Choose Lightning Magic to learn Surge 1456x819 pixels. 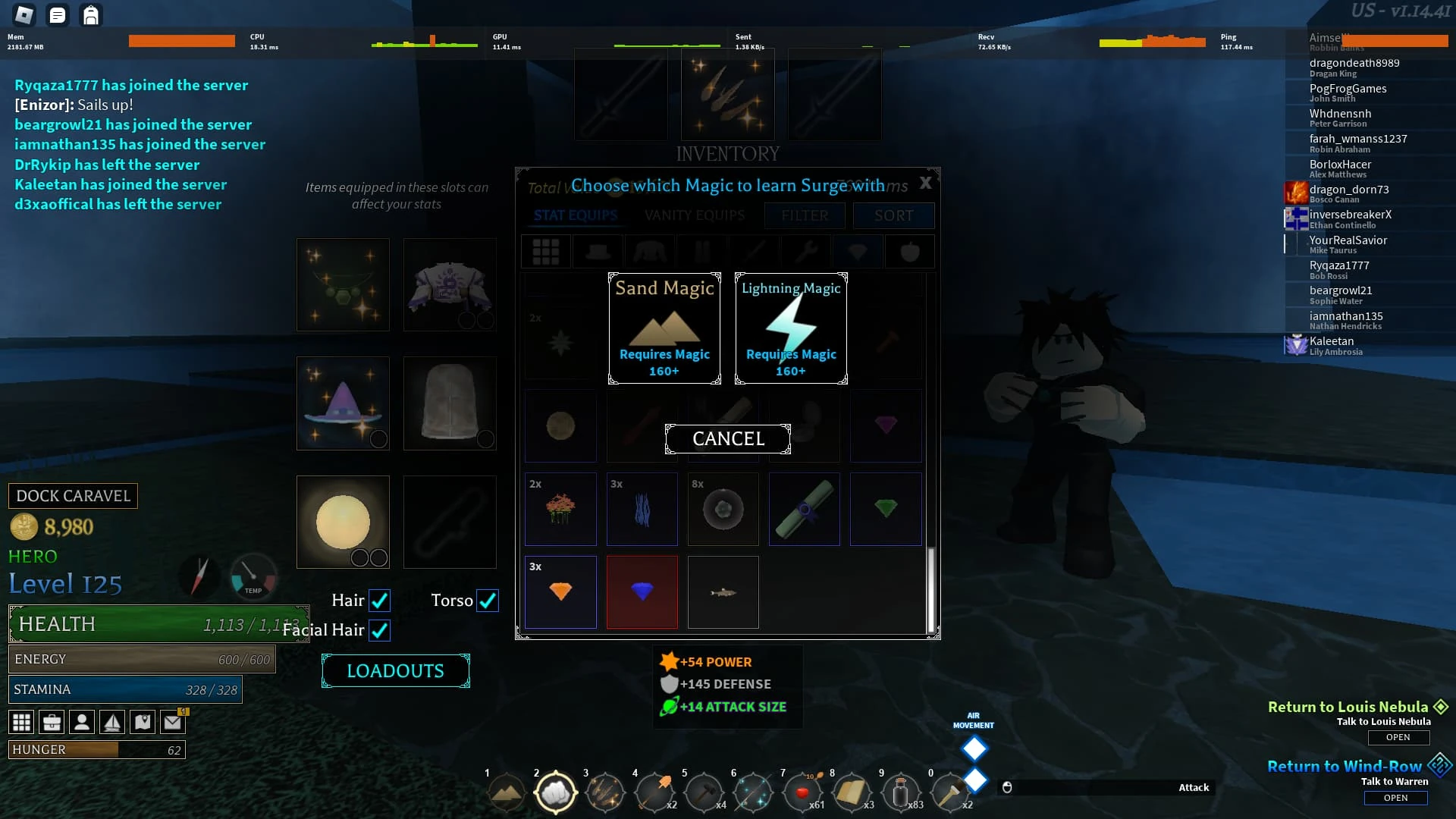[x=790, y=328]
